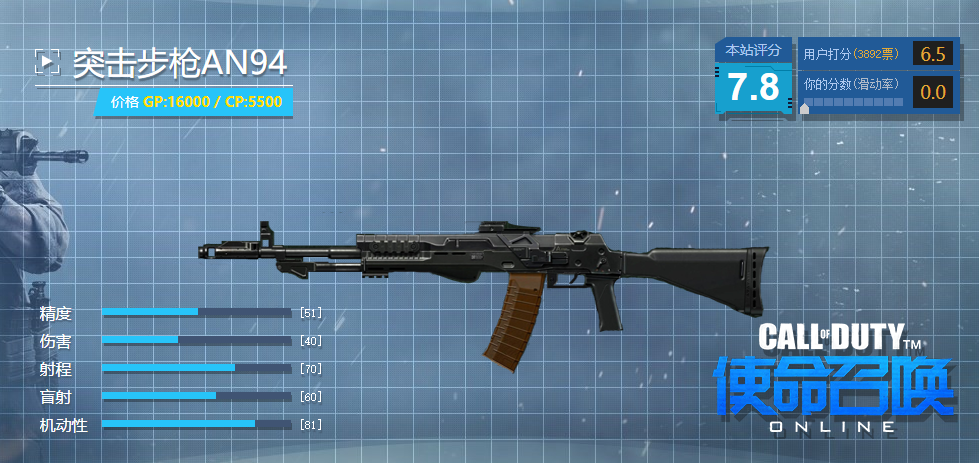Image resolution: width=979 pixels, height=463 pixels.
Task: Click the your-score rating slider track
Action: [x=855, y=103]
